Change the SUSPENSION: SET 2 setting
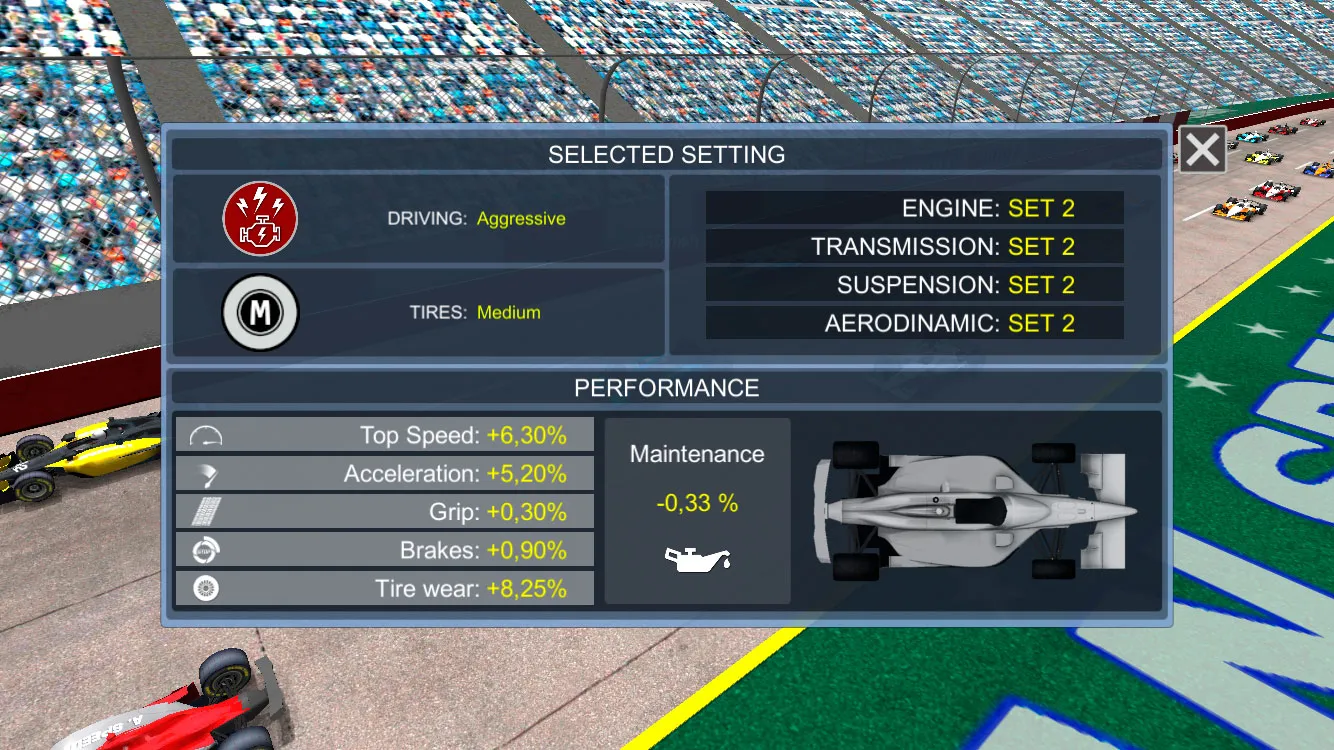 [913, 284]
